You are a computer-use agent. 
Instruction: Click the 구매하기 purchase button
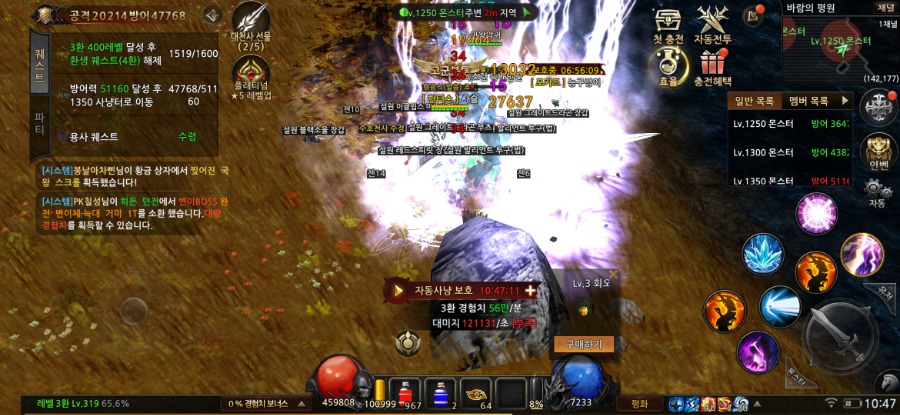pos(578,344)
